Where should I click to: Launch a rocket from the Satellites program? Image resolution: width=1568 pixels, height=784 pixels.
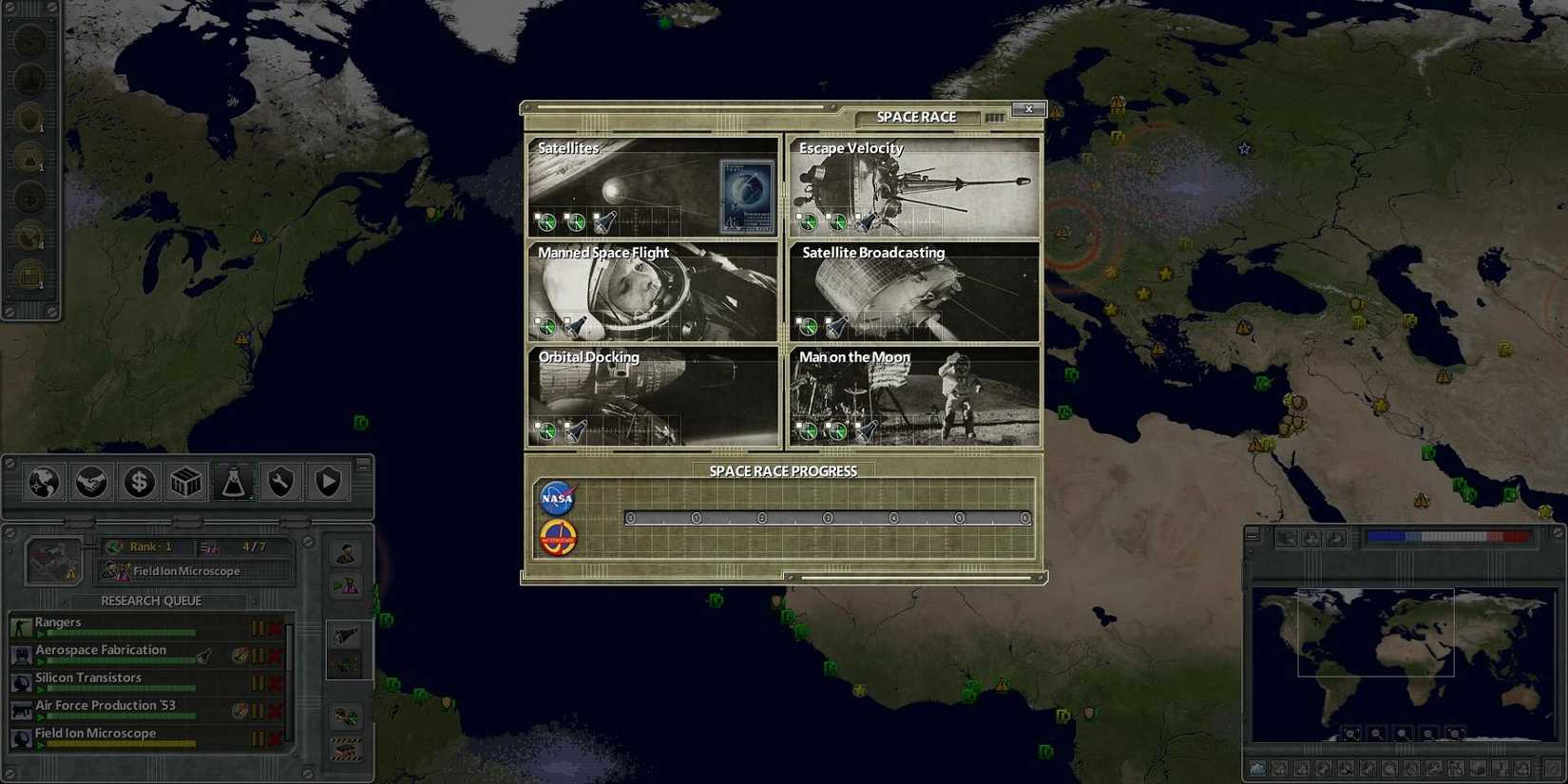(605, 223)
